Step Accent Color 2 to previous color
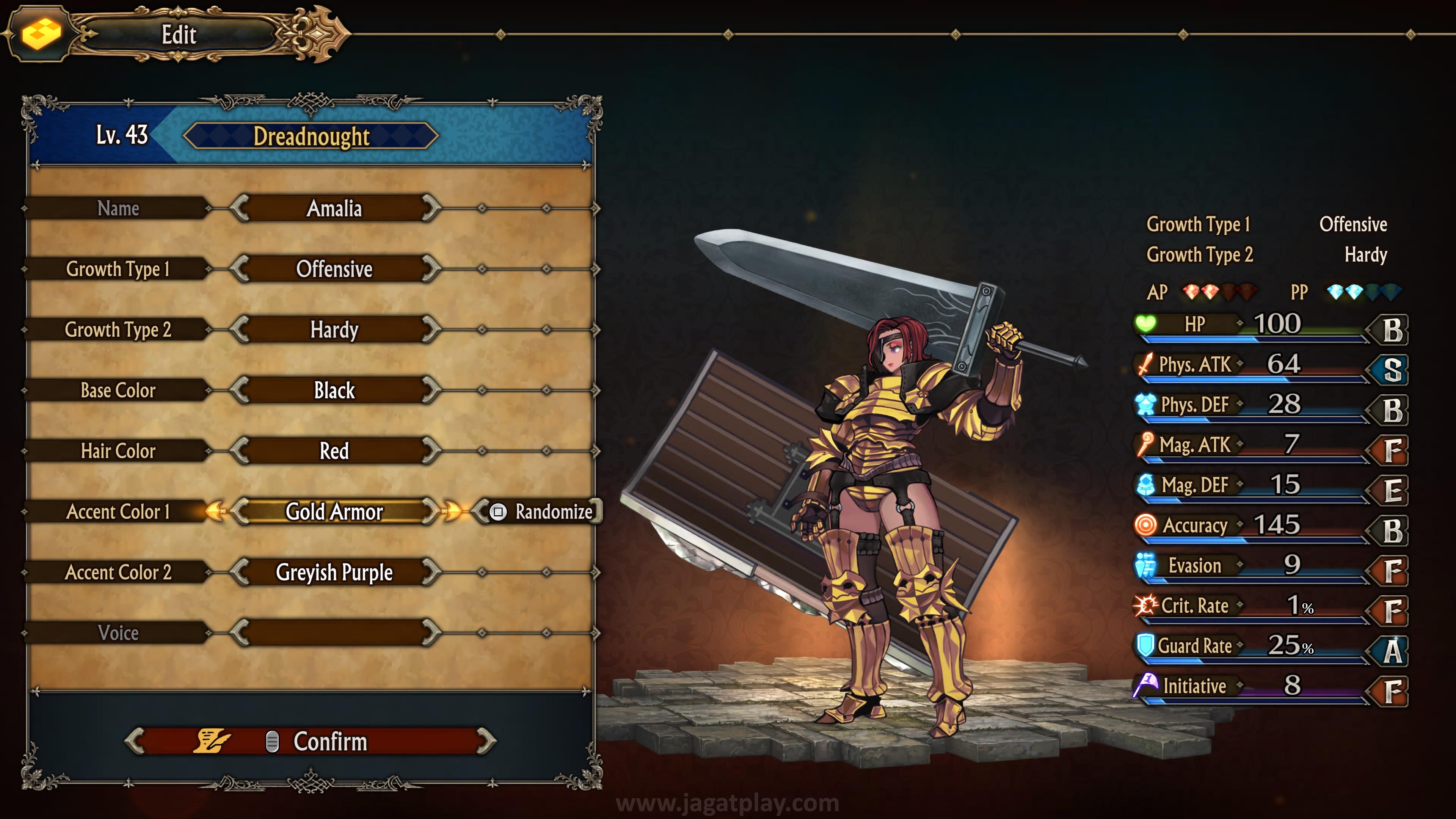Image resolution: width=1456 pixels, height=819 pixels. pyautogui.click(x=240, y=572)
